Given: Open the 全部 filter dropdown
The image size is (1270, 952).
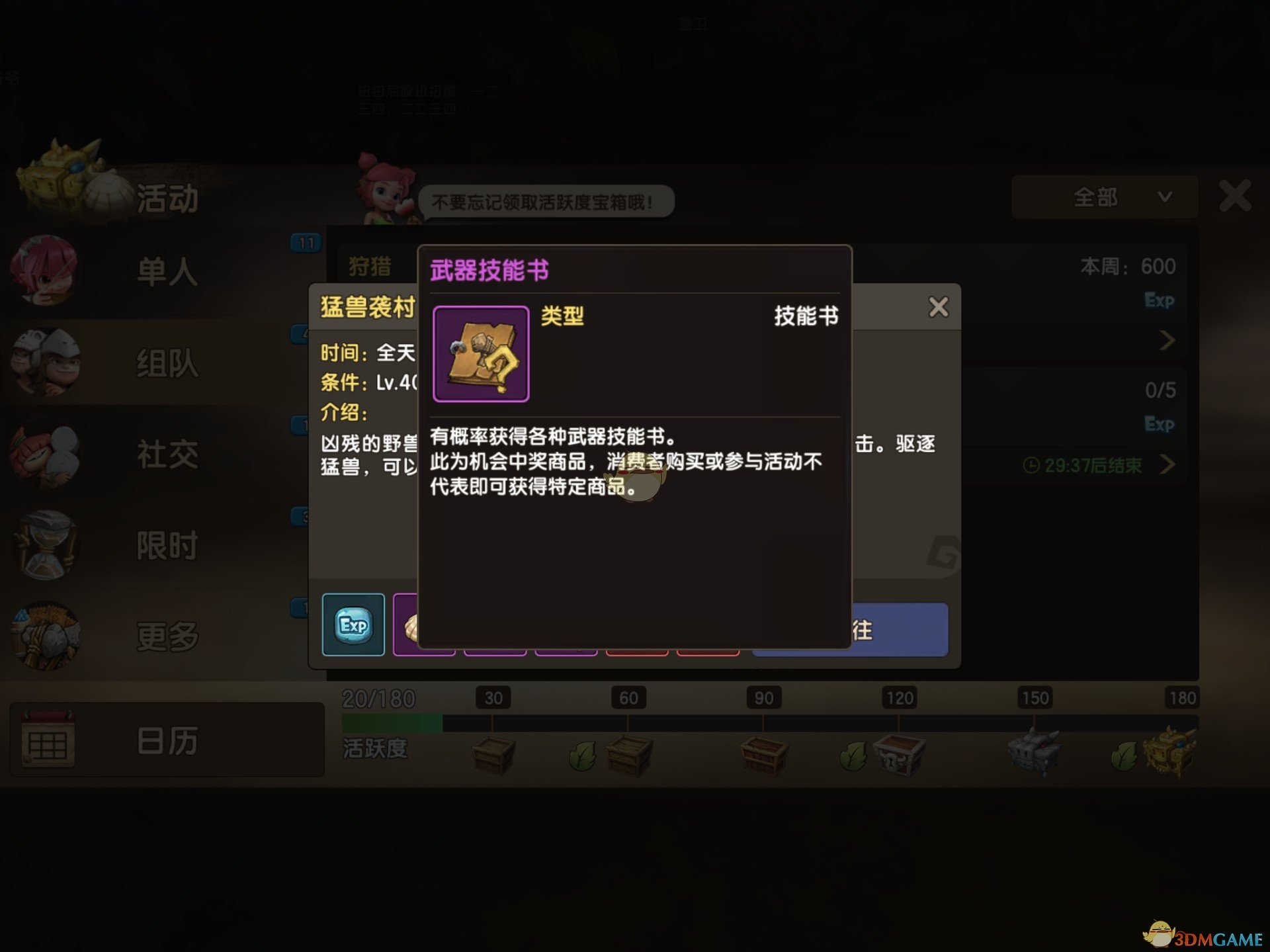Looking at the screenshot, I should coord(1103,197).
